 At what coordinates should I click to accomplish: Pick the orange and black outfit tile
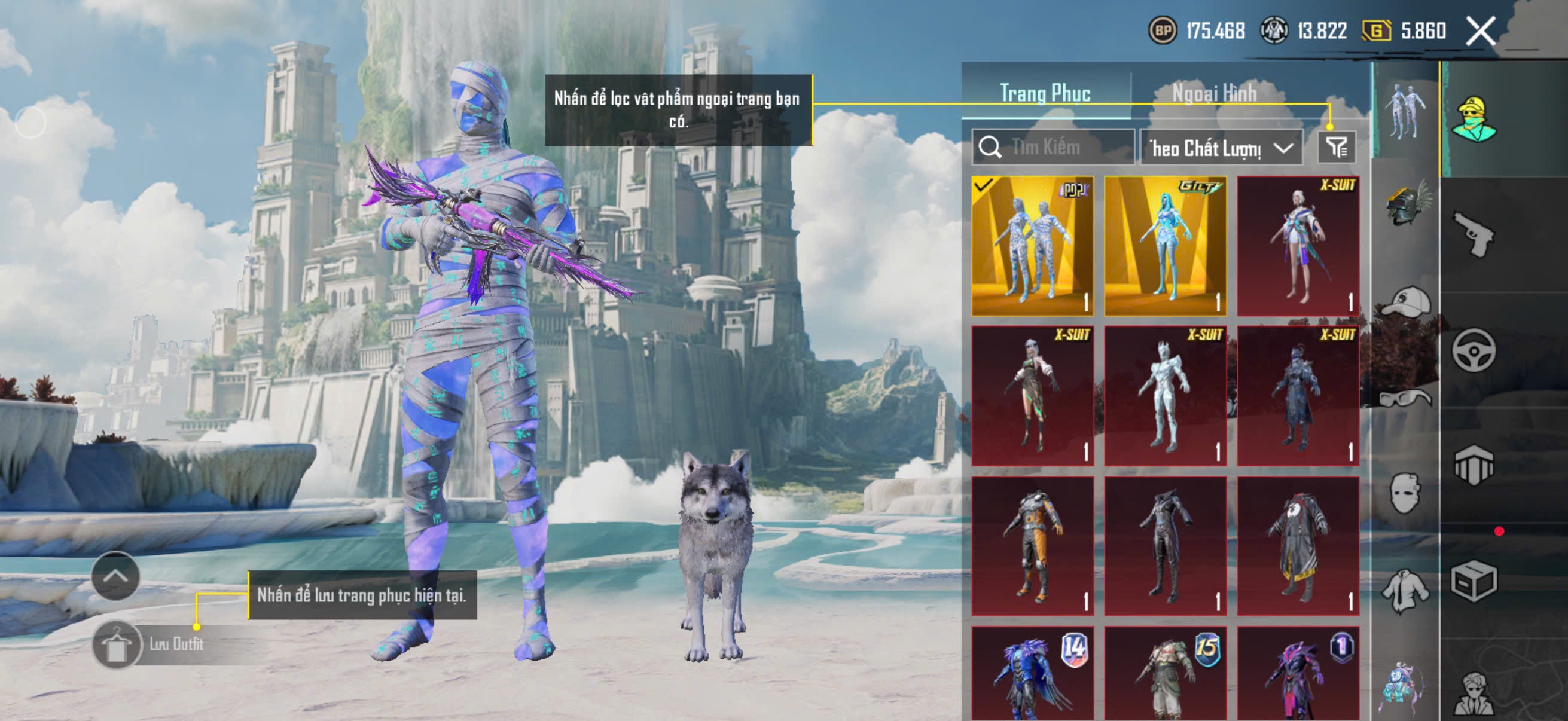click(1032, 546)
